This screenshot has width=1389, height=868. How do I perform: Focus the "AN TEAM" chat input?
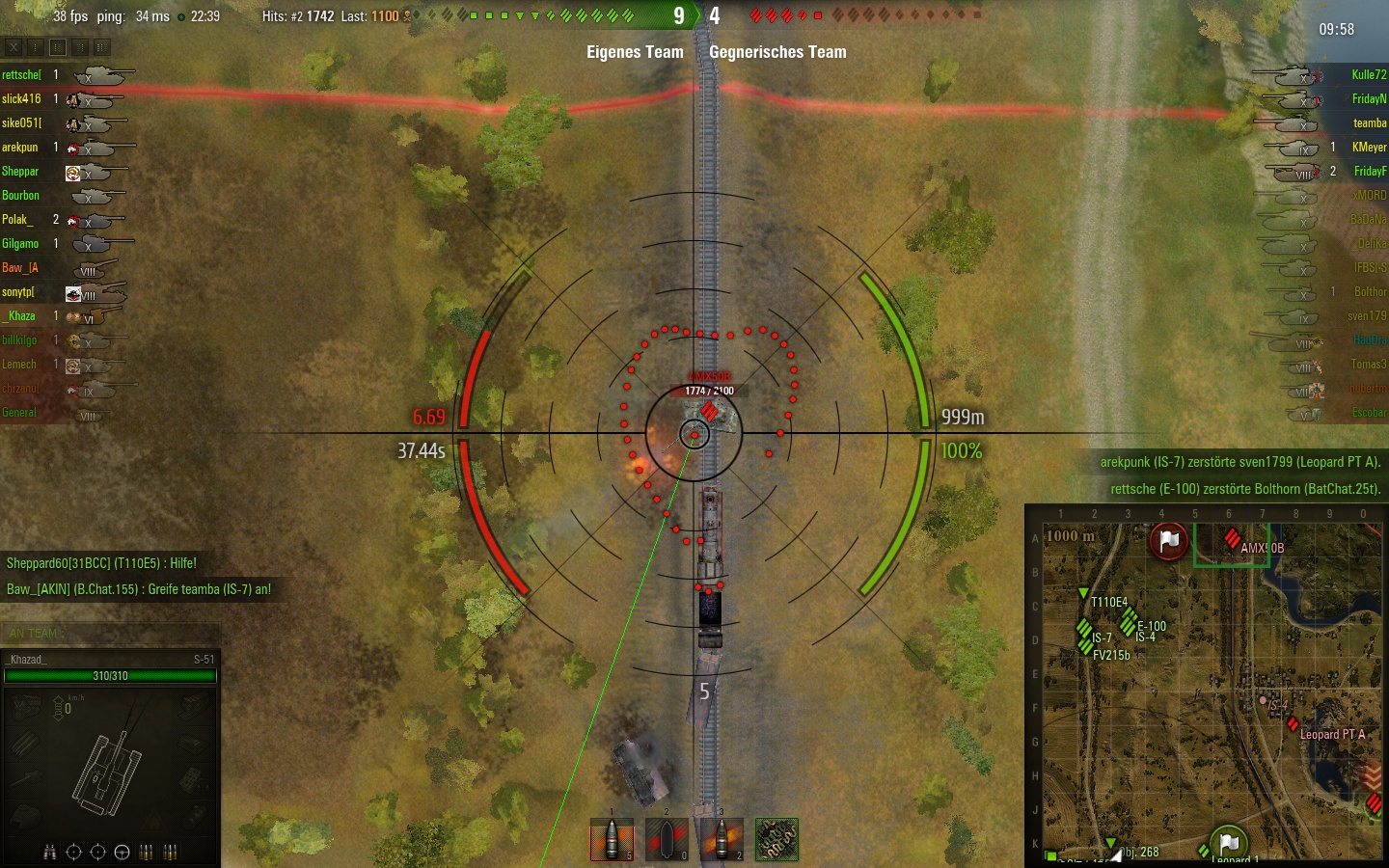click(110, 634)
